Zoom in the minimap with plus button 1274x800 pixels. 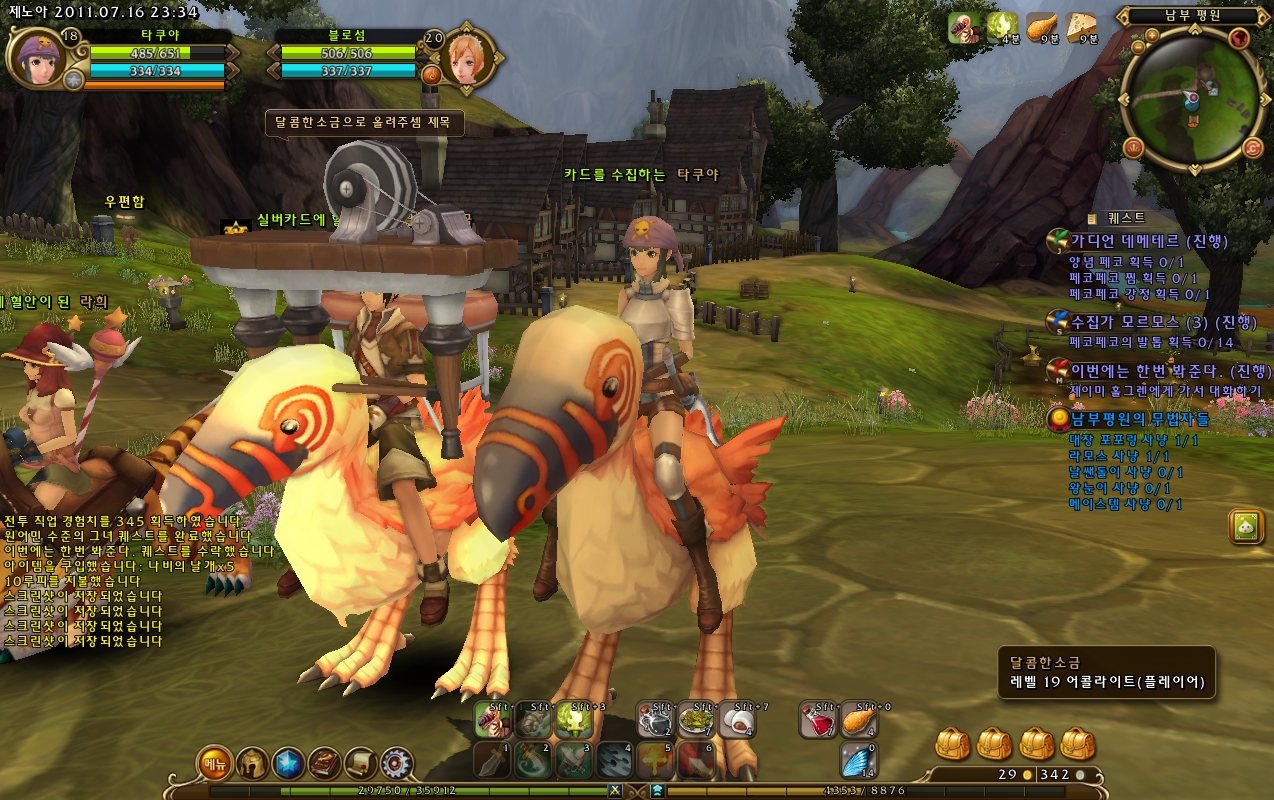pyautogui.click(x=1152, y=35)
